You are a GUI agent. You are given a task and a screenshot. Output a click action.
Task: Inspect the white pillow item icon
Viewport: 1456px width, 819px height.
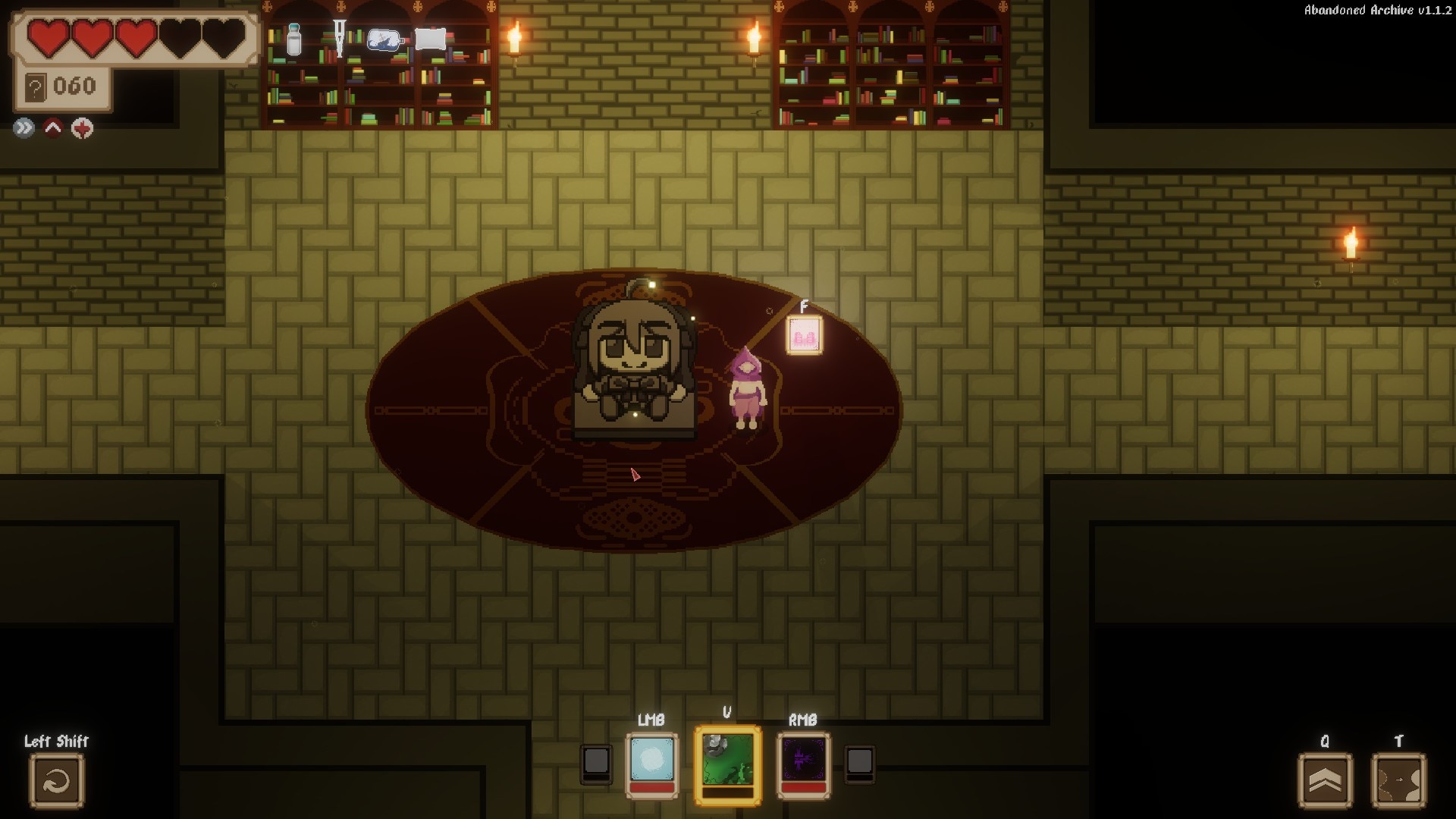click(x=431, y=39)
